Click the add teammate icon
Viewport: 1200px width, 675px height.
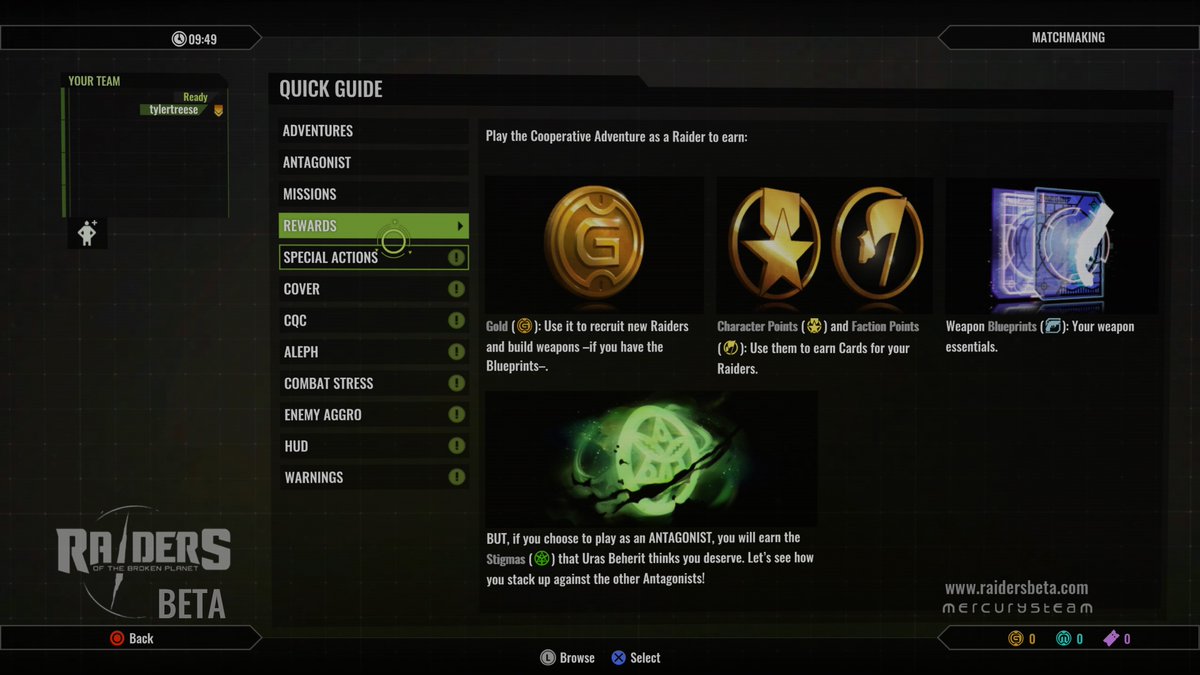(x=87, y=234)
